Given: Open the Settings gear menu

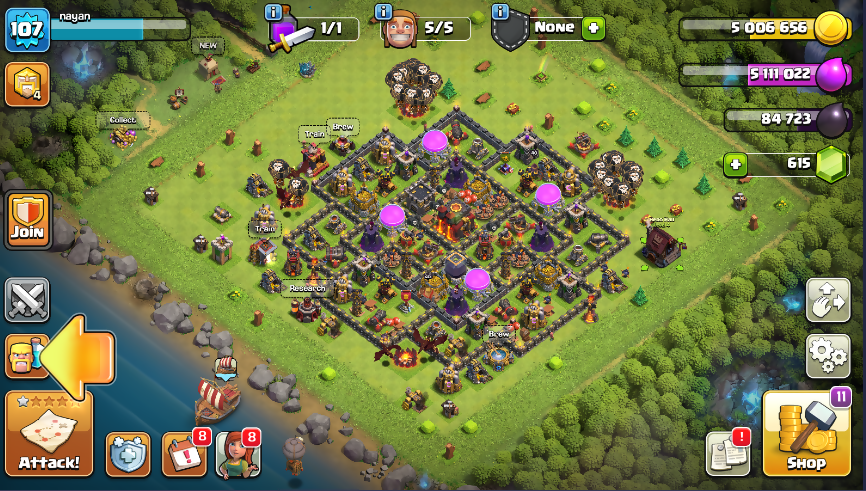Looking at the screenshot, I should point(827,356).
